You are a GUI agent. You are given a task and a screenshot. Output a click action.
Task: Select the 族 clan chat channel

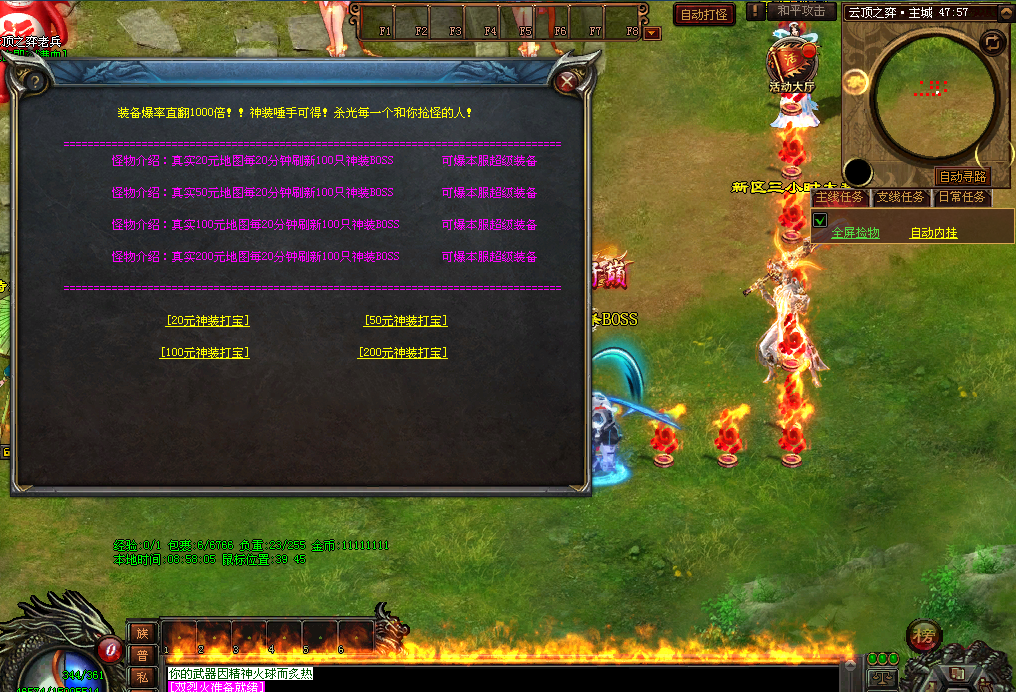(142, 633)
